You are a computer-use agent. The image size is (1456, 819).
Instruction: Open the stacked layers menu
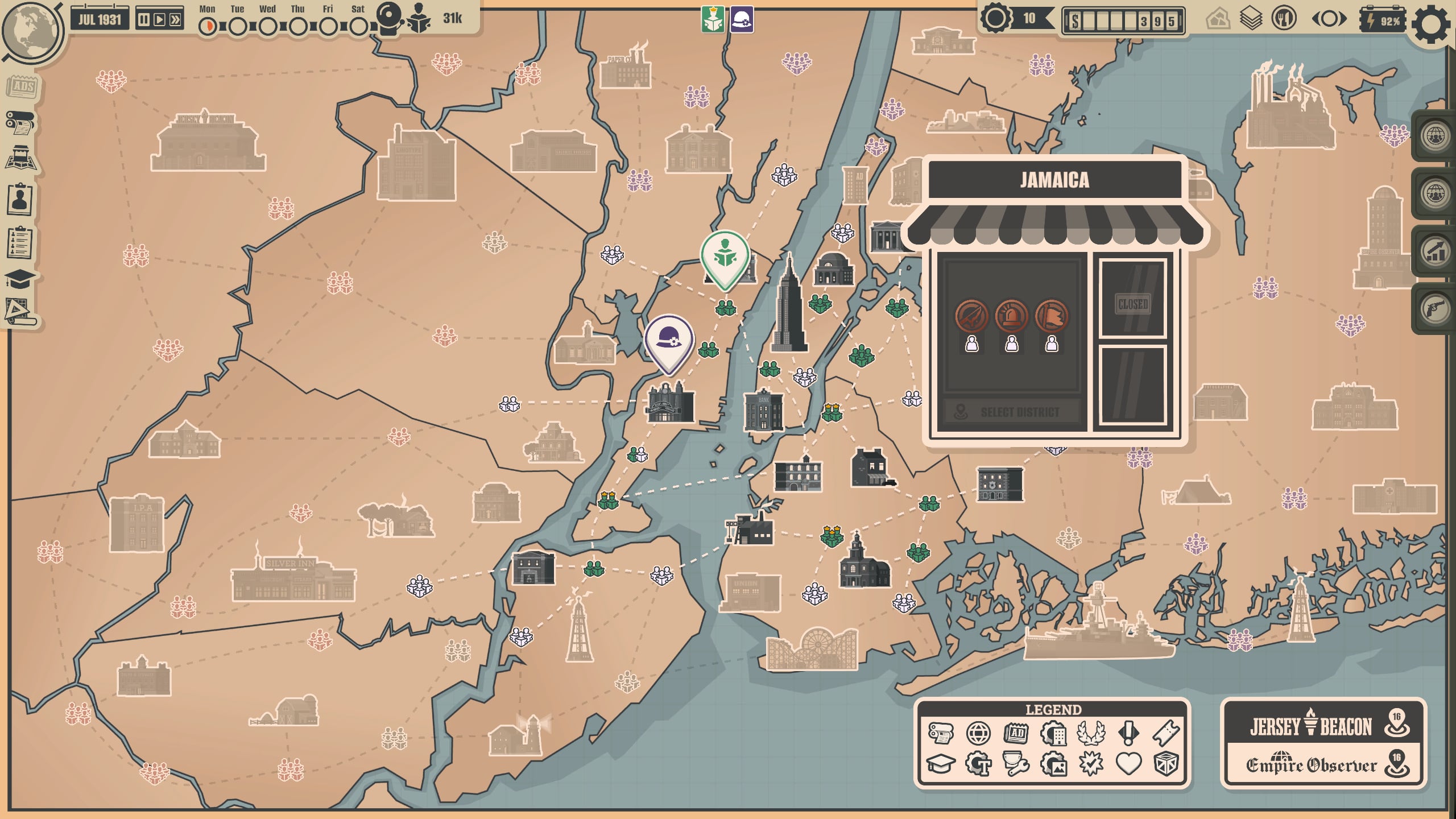click(1251, 20)
